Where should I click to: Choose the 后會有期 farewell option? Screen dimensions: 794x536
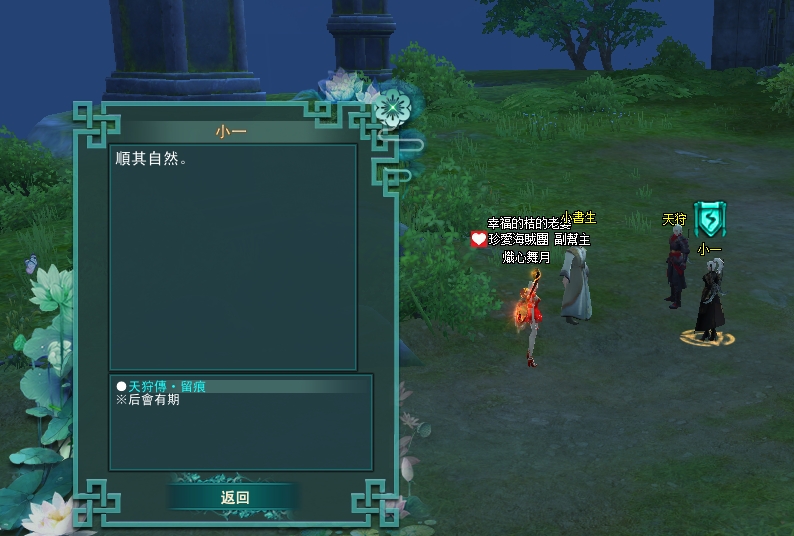tap(153, 400)
